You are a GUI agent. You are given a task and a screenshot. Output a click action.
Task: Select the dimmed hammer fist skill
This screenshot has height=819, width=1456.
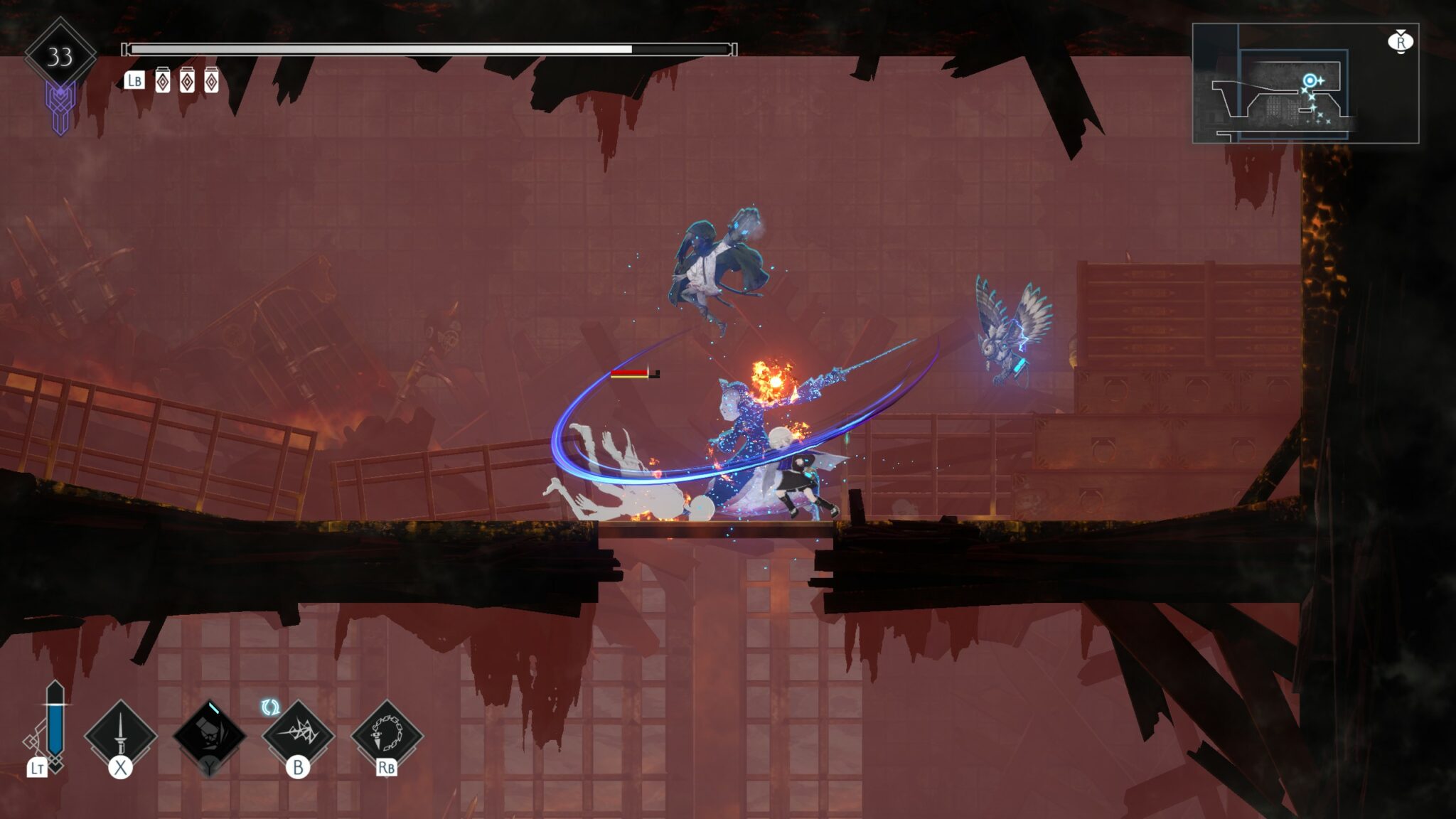click(210, 735)
